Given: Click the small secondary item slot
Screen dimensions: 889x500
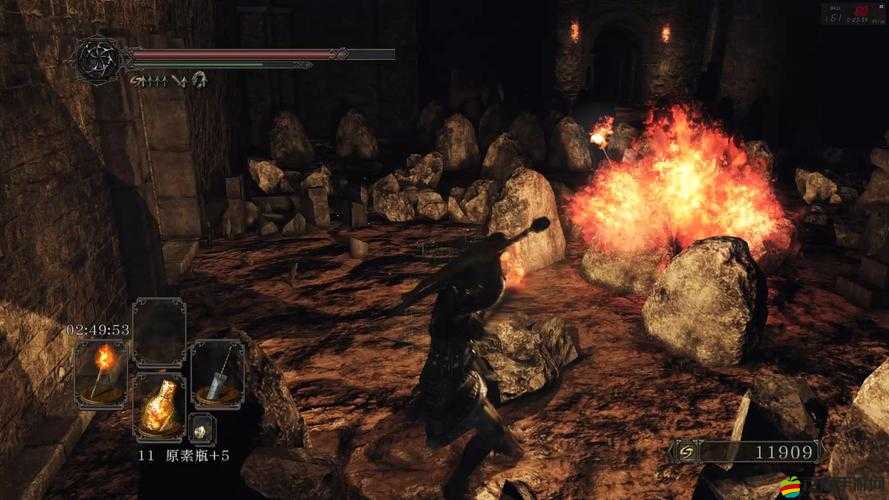Looking at the screenshot, I should (203, 427).
